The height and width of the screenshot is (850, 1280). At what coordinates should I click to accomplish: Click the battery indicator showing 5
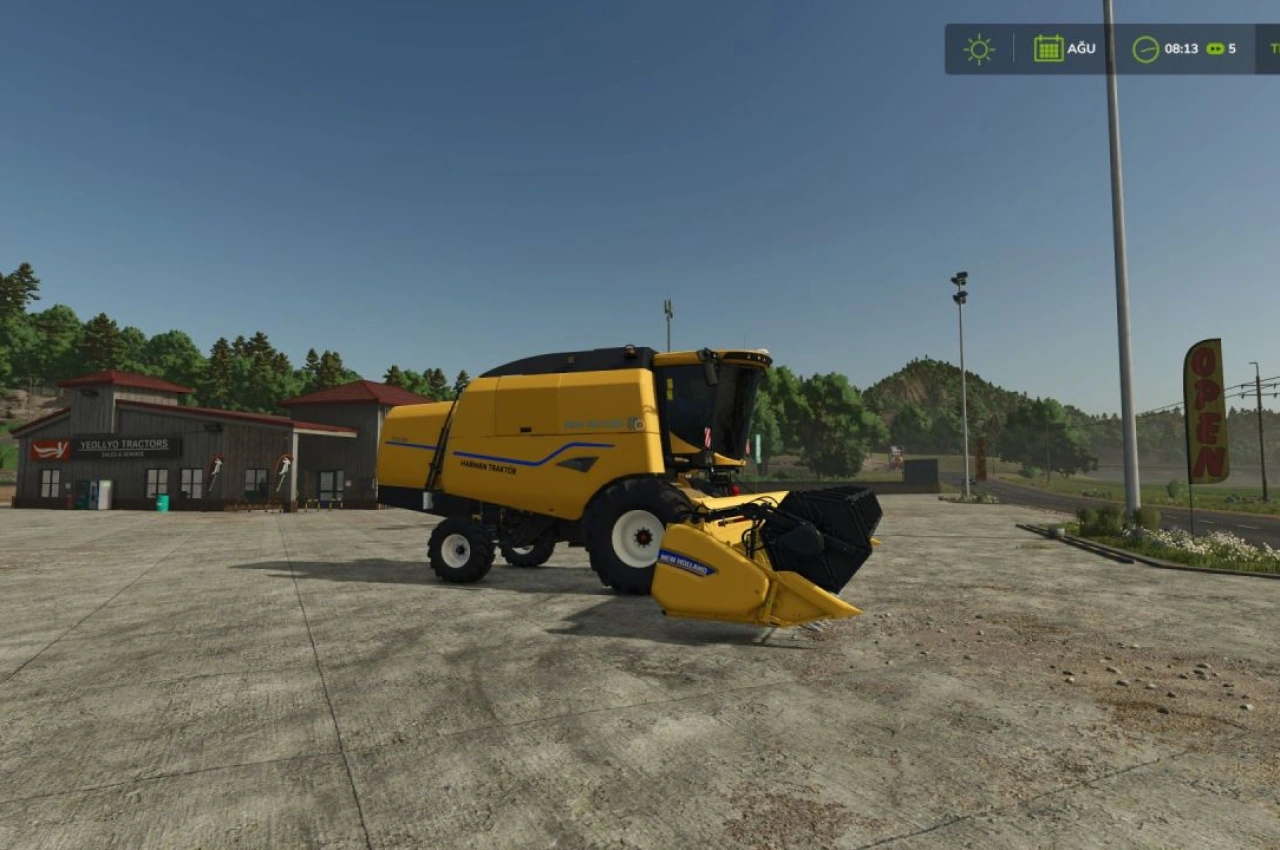click(x=1218, y=48)
